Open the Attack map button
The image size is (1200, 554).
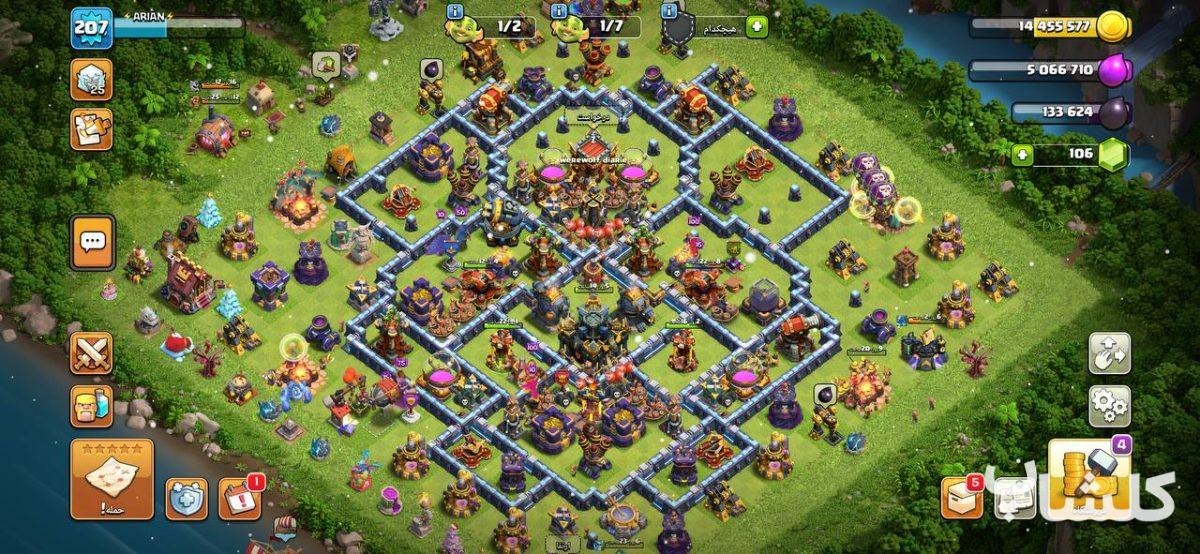112,479
